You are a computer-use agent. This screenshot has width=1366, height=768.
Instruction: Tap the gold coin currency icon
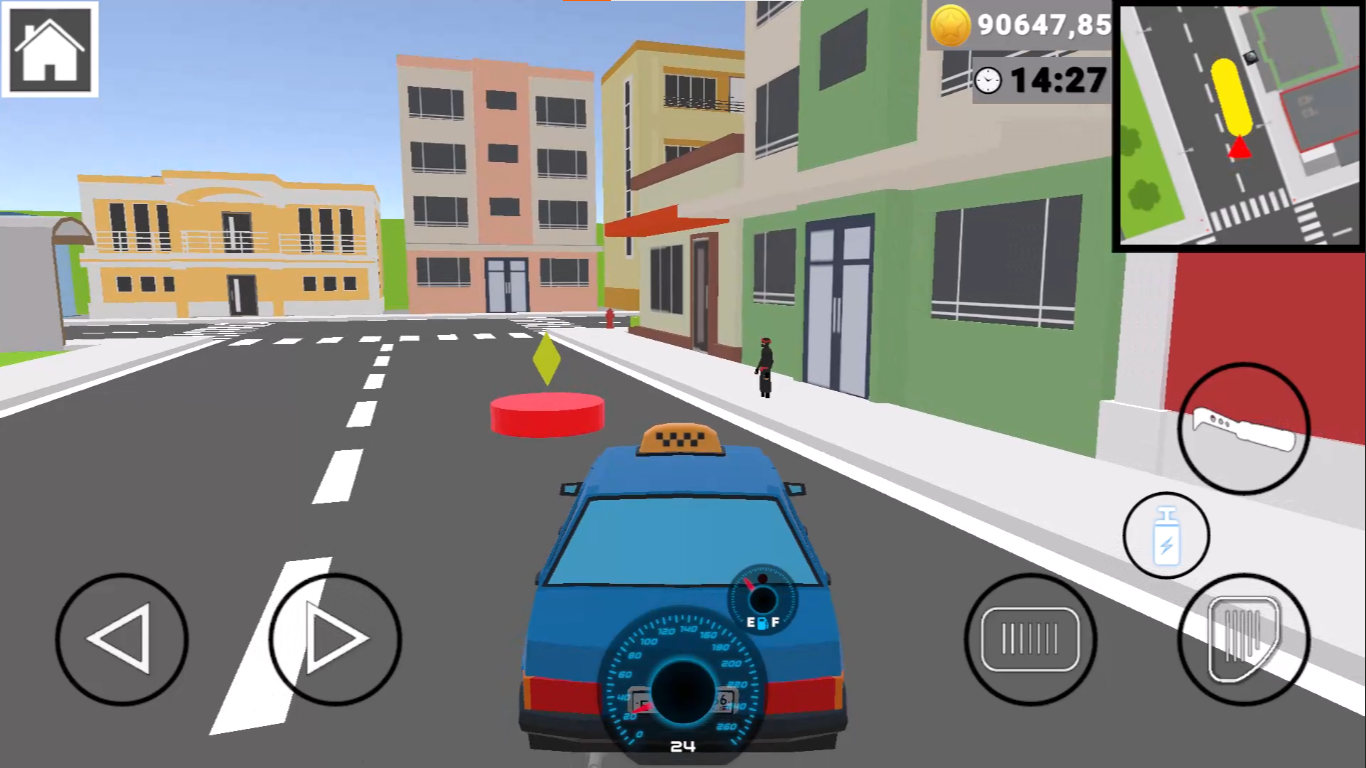coord(950,25)
